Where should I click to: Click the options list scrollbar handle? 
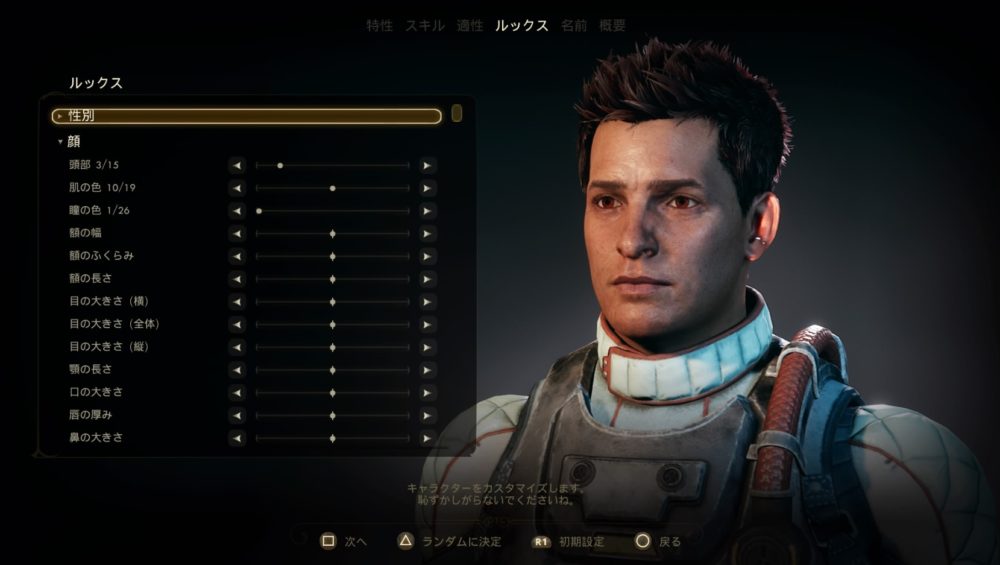click(x=457, y=113)
